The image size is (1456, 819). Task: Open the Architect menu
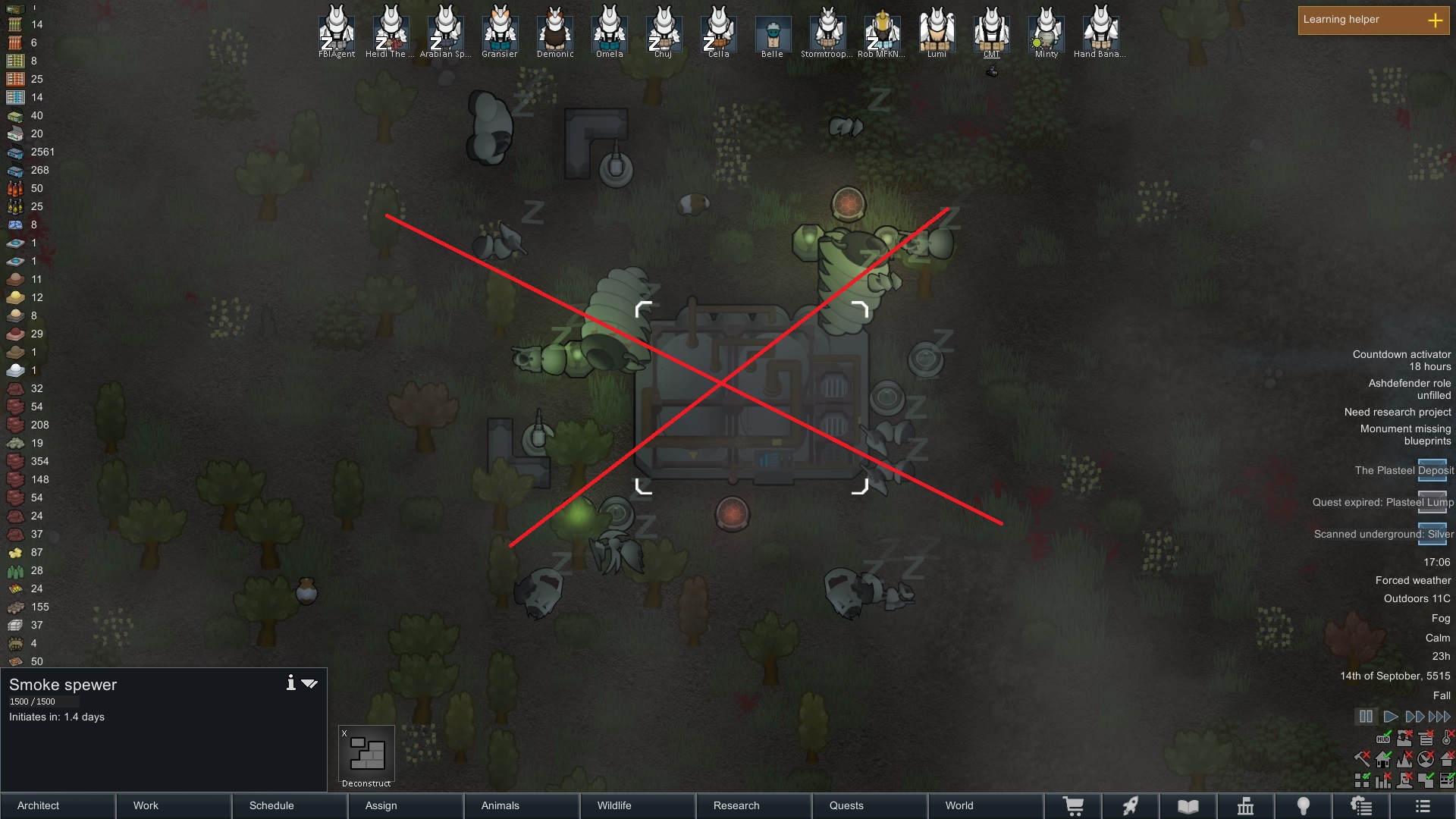[x=58, y=805]
